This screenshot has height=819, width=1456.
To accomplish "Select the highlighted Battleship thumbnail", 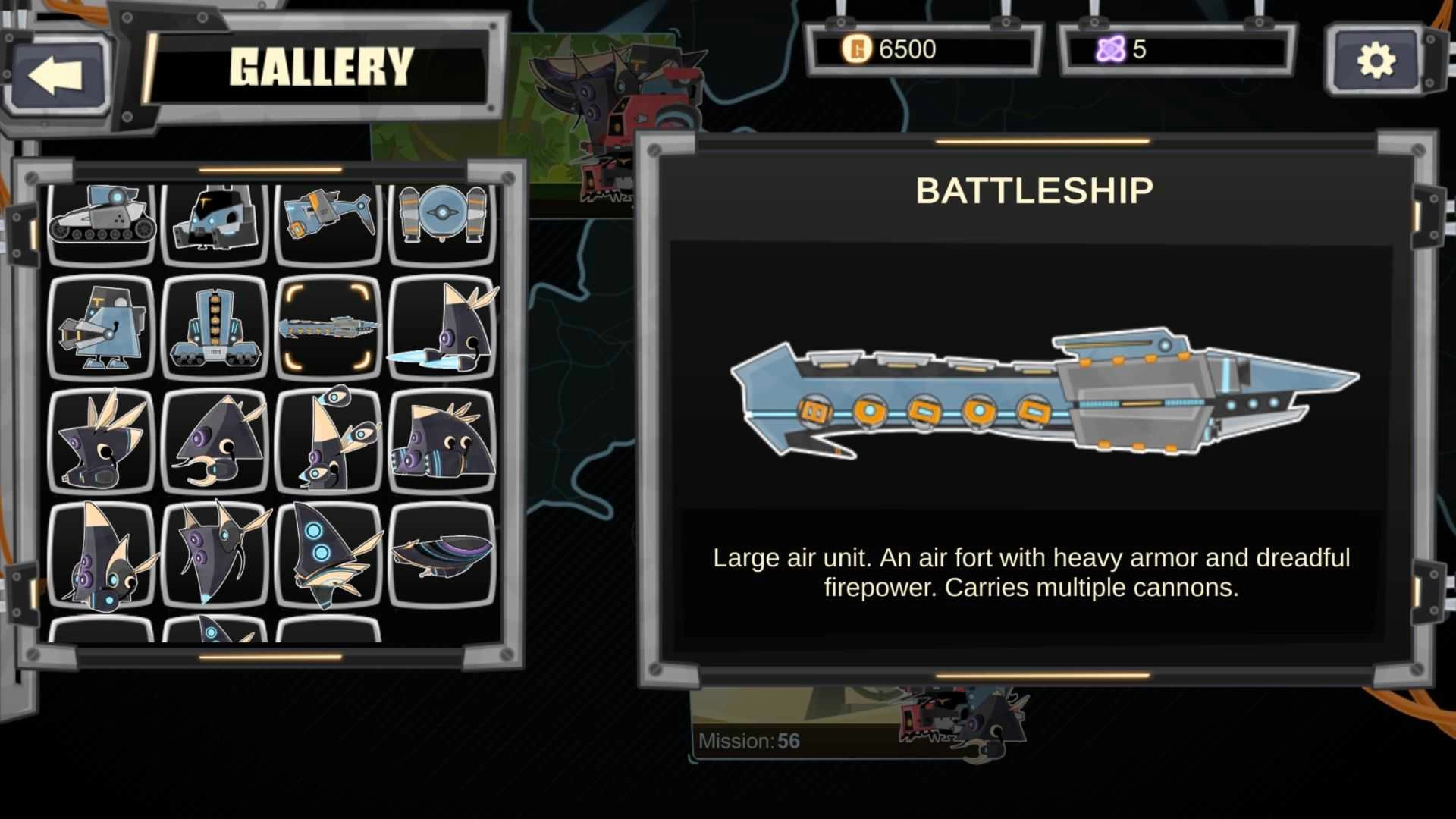I will (328, 328).
